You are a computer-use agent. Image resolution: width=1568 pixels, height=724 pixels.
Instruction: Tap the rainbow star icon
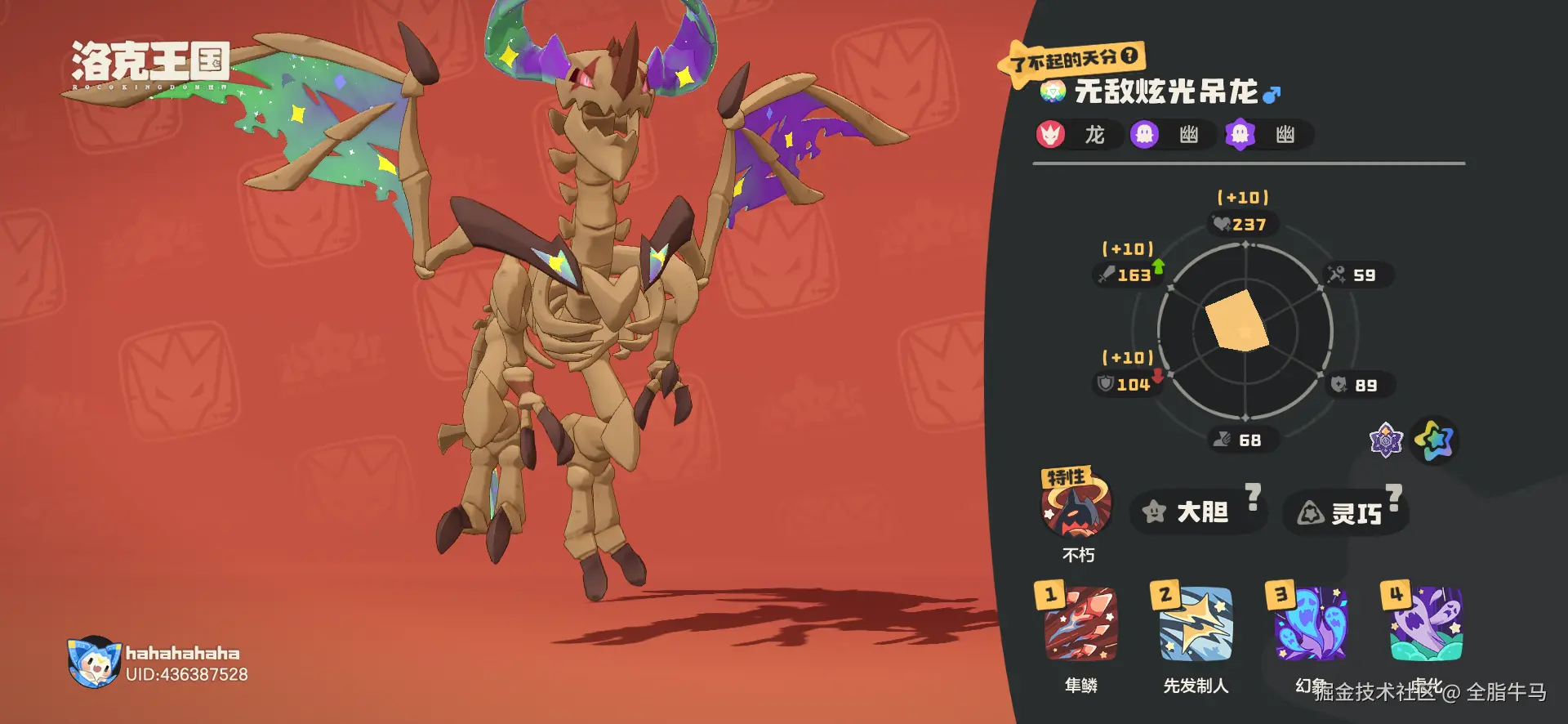tap(1435, 440)
